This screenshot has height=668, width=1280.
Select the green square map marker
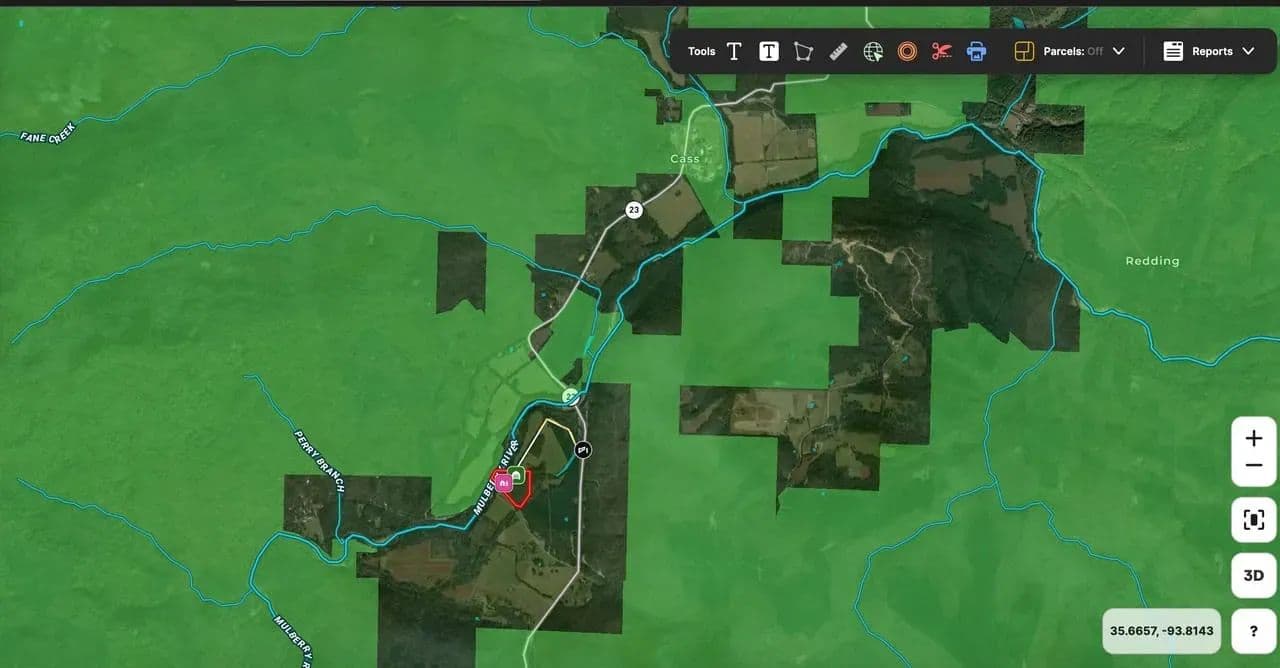(517, 475)
